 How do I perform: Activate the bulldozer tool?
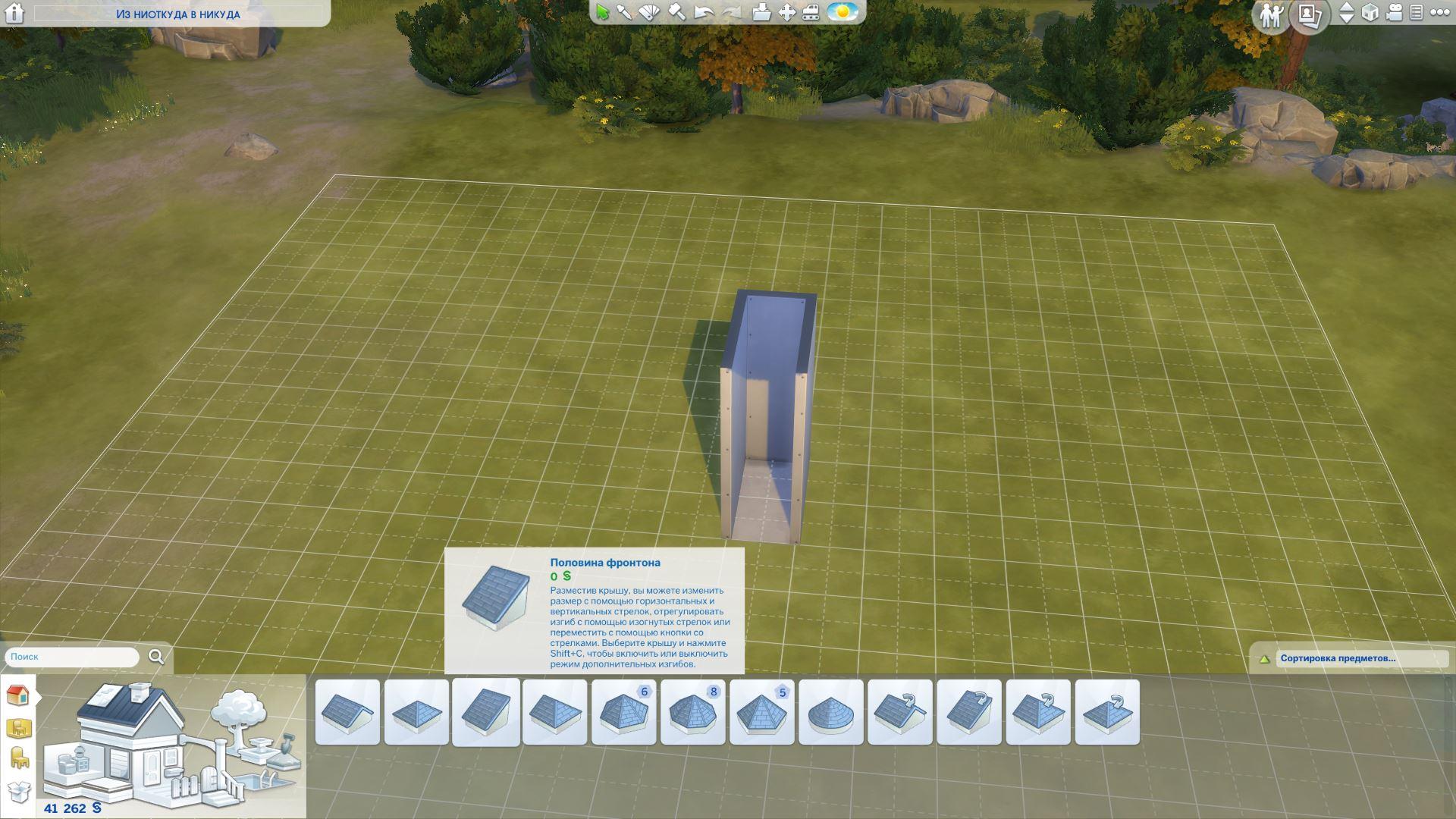pos(811,12)
